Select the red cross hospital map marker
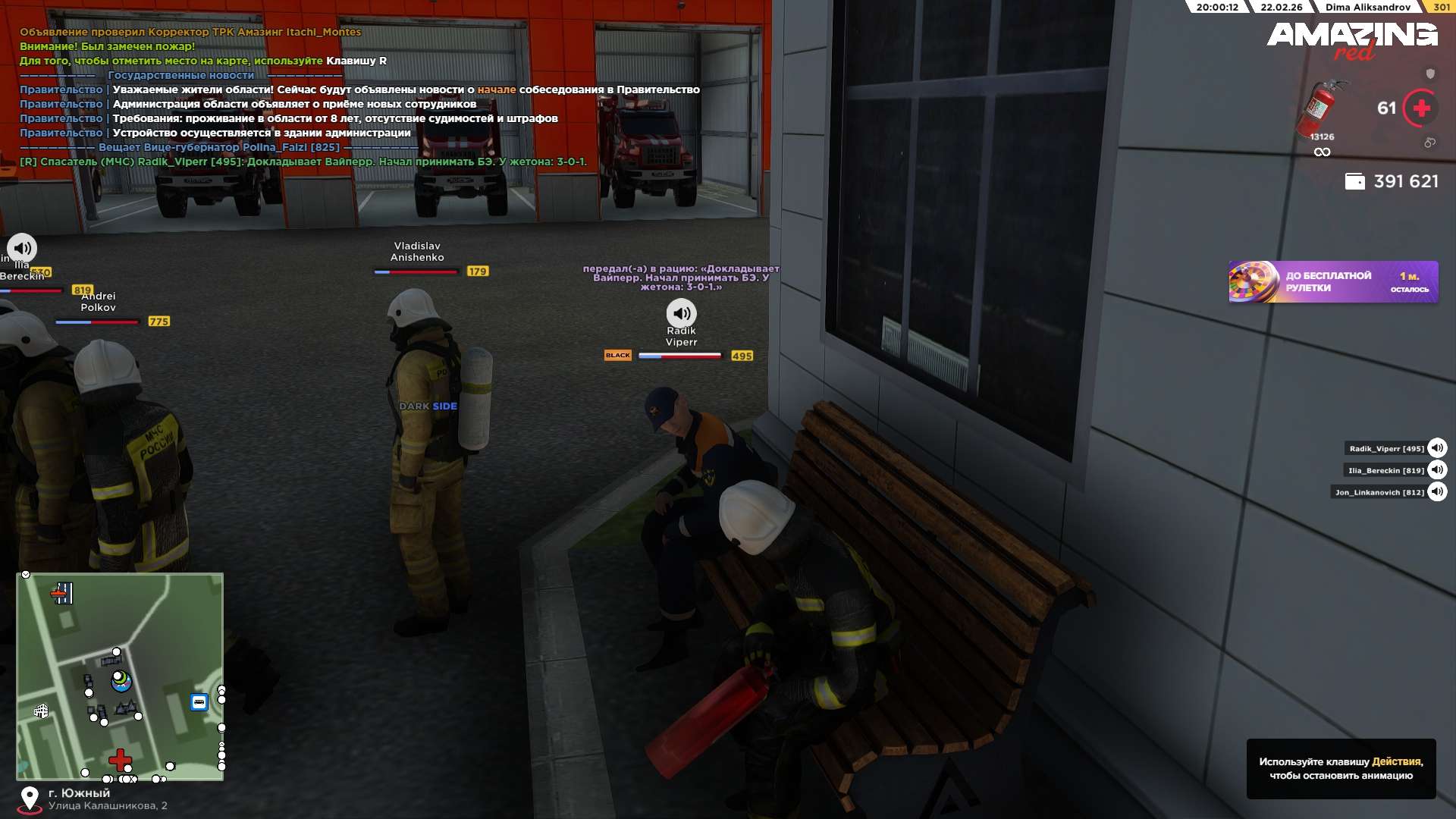 120,758
